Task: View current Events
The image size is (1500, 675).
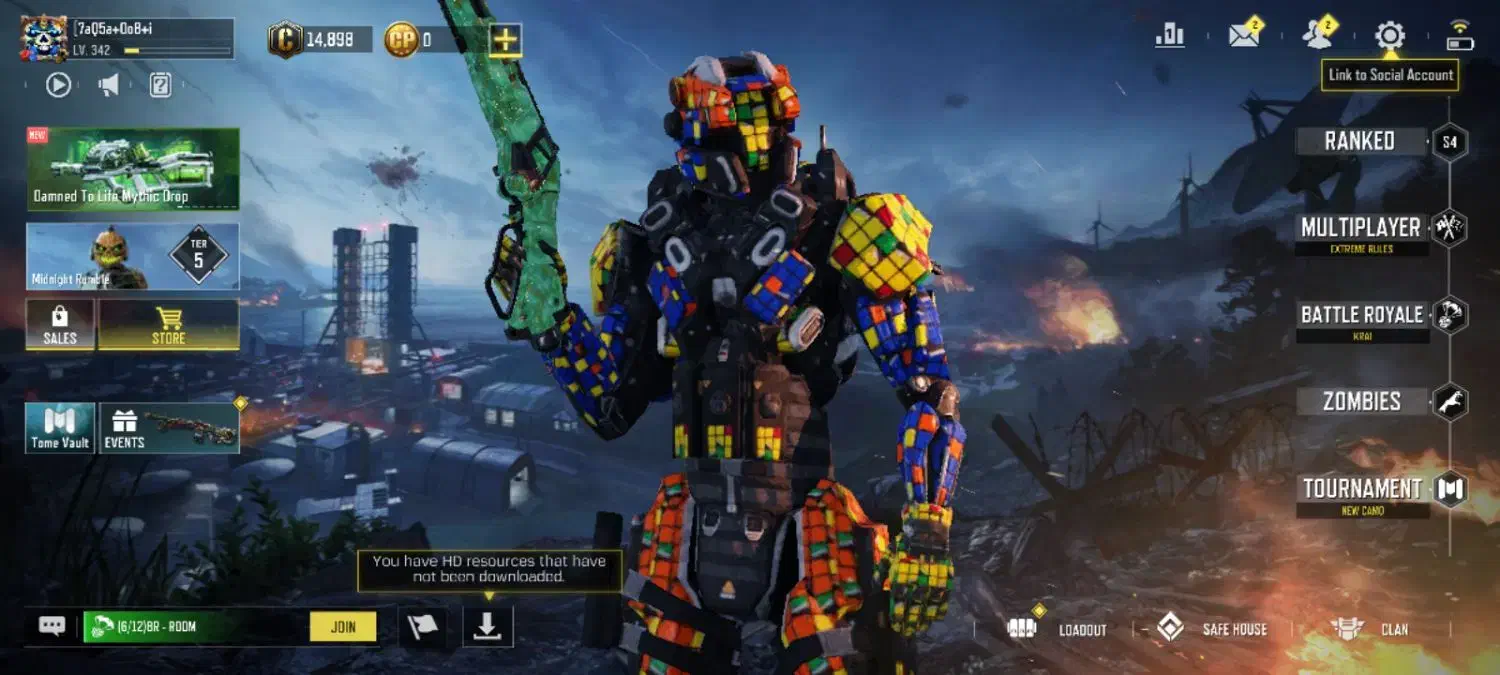Action: (169, 428)
